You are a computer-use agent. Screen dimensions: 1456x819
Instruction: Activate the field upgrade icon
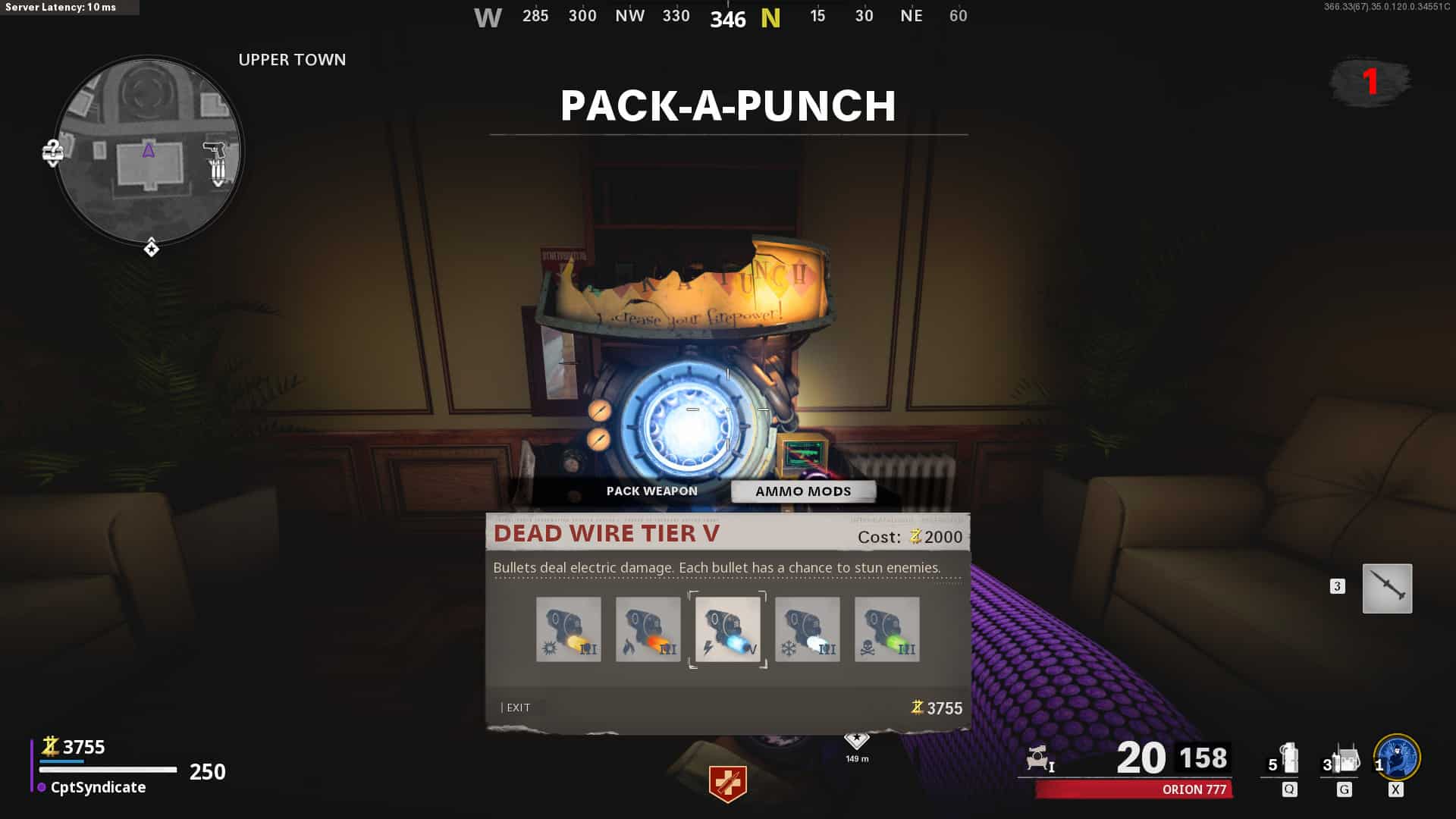click(1397, 758)
